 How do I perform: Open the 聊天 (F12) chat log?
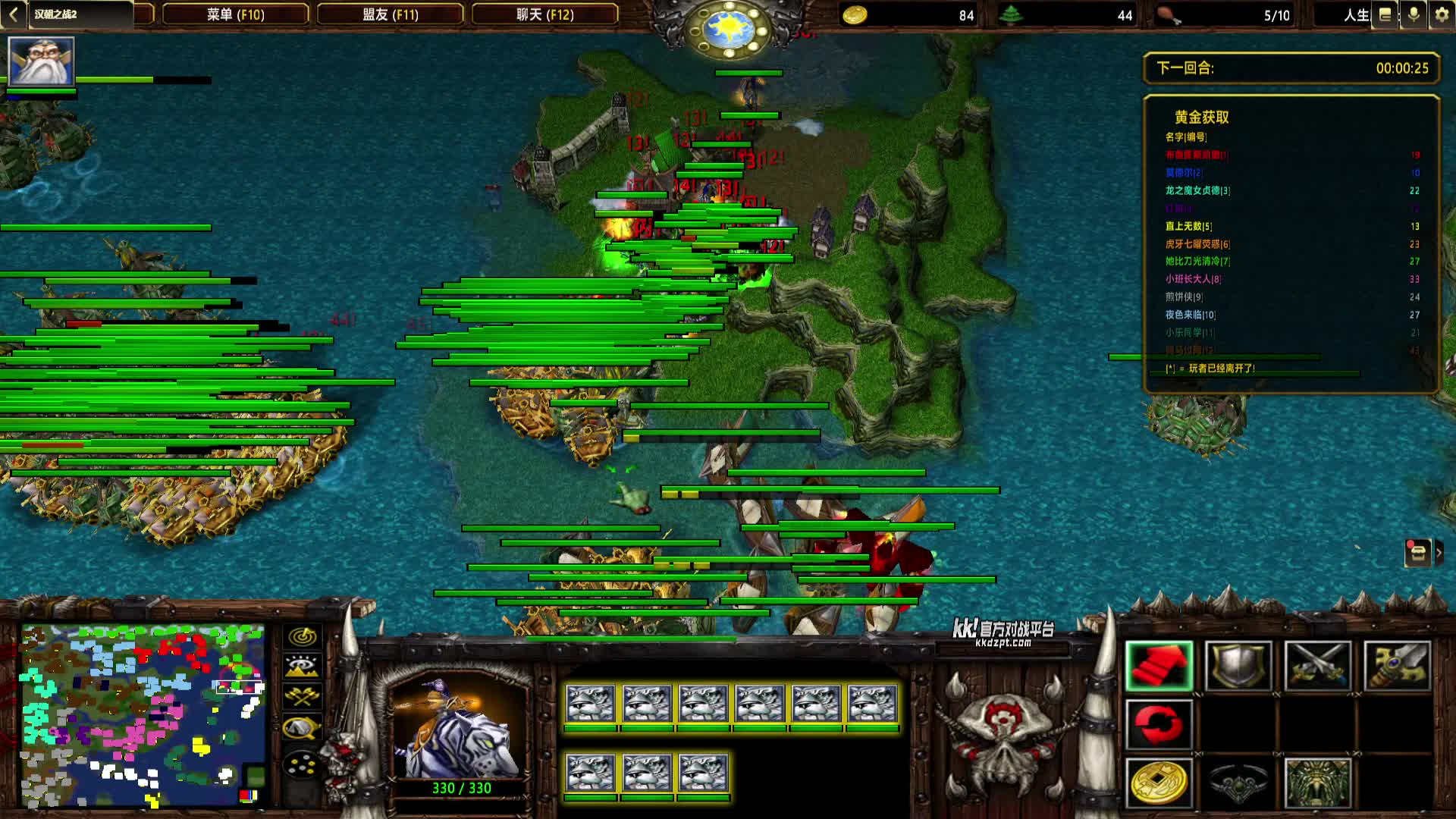coord(544,14)
